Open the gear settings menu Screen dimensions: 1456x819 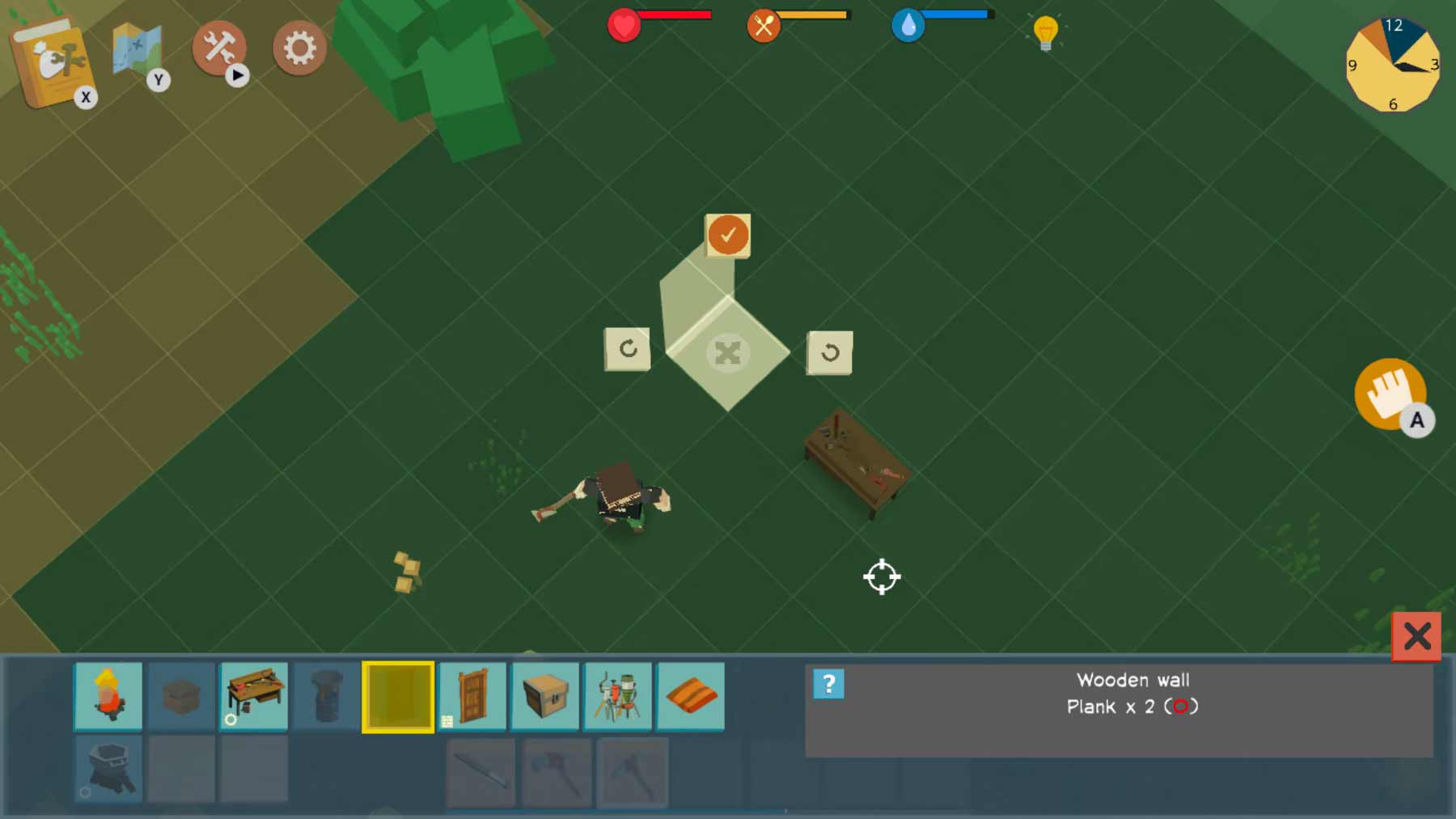click(x=299, y=49)
